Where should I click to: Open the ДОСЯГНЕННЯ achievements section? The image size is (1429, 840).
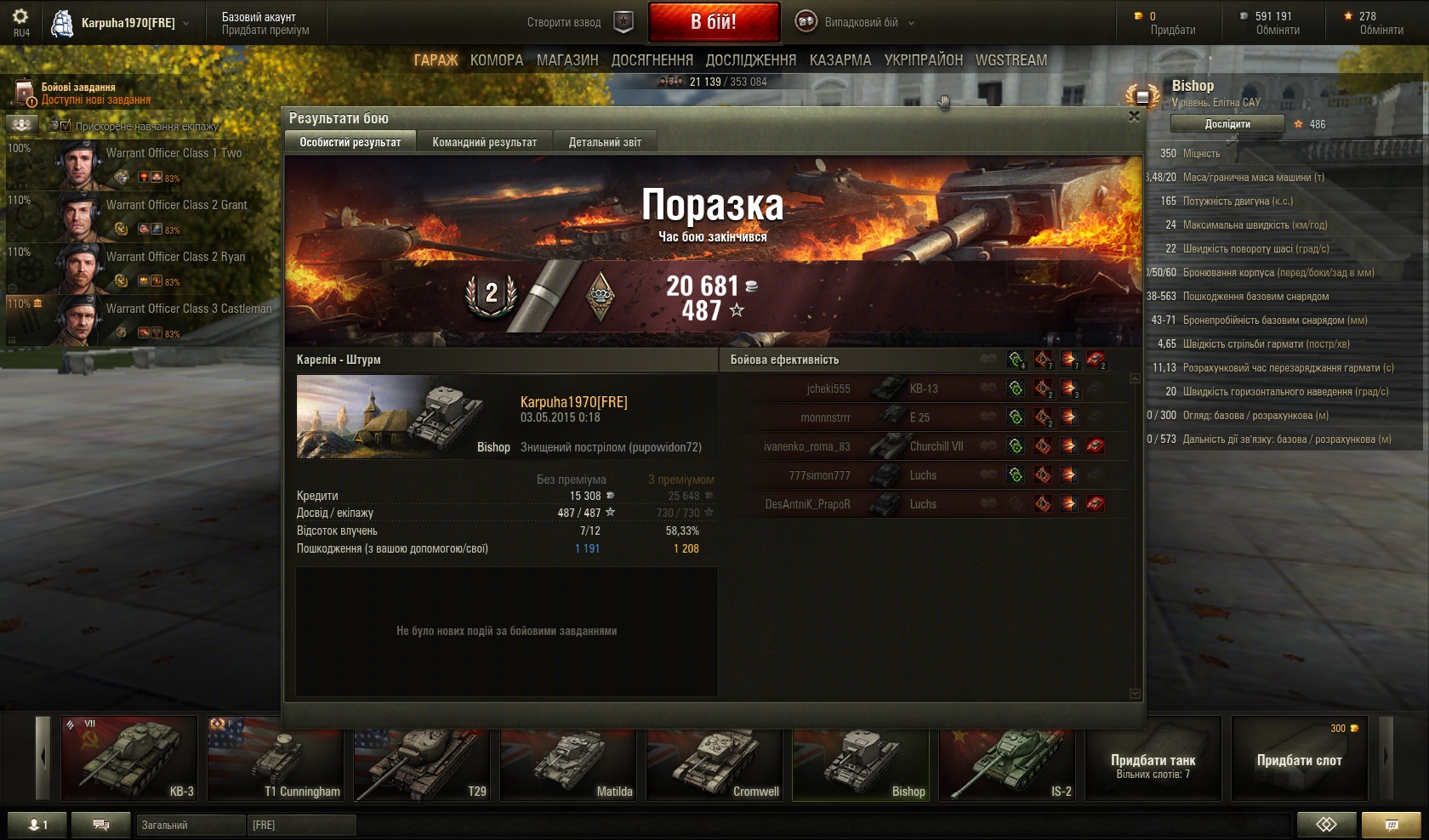(652, 60)
